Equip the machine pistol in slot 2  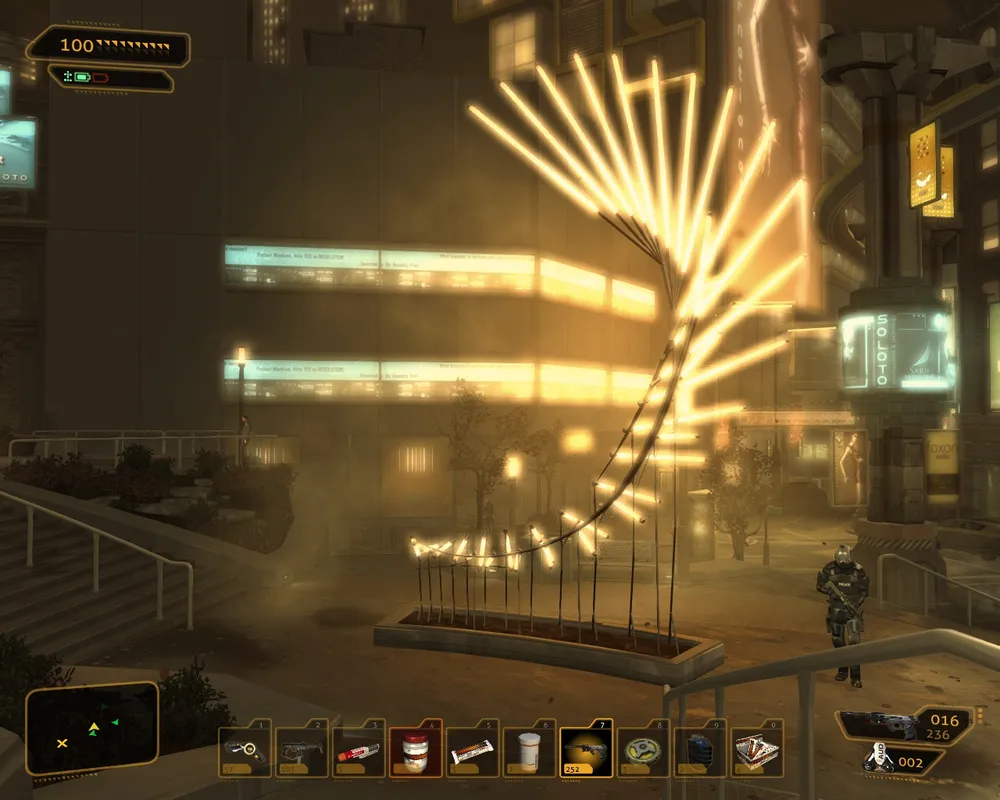[300, 751]
